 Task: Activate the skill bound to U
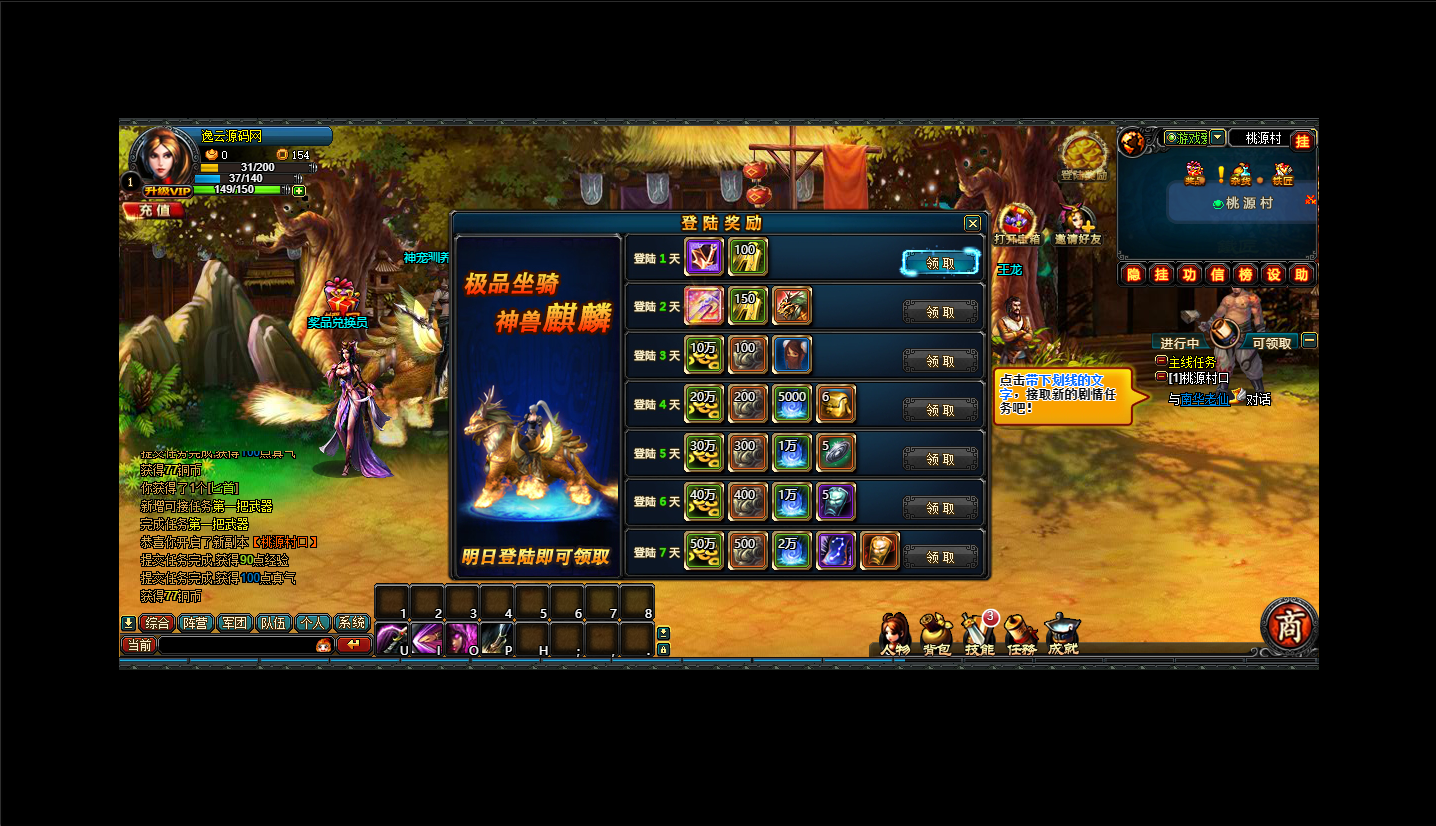[391, 639]
